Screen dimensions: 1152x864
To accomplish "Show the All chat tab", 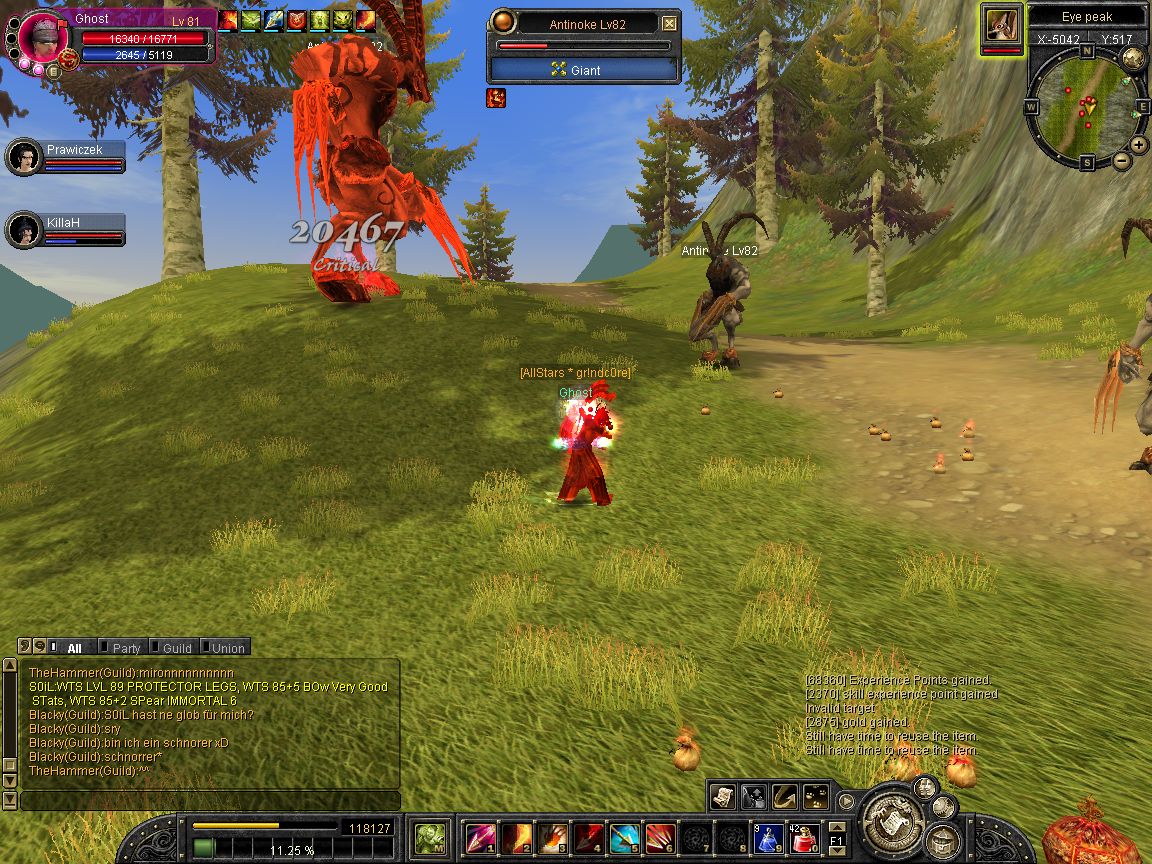I will [74, 648].
